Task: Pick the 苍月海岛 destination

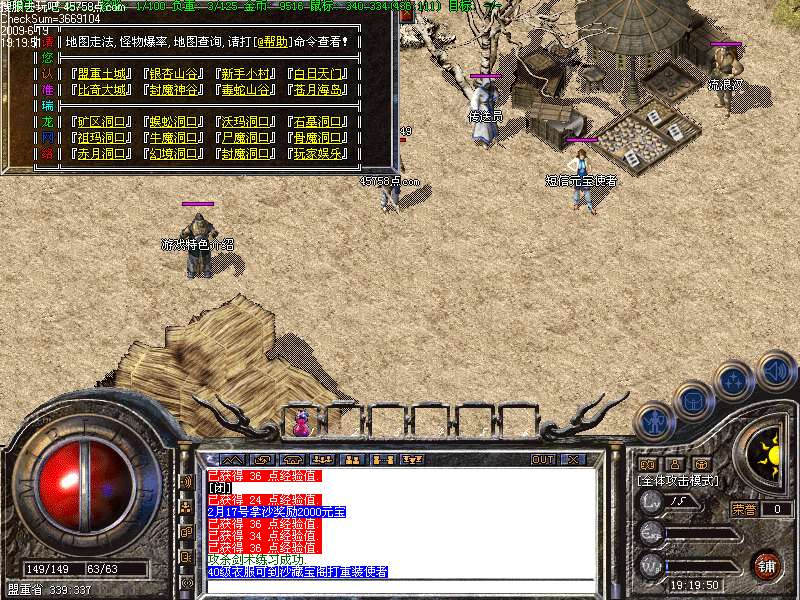Action: (x=316, y=90)
